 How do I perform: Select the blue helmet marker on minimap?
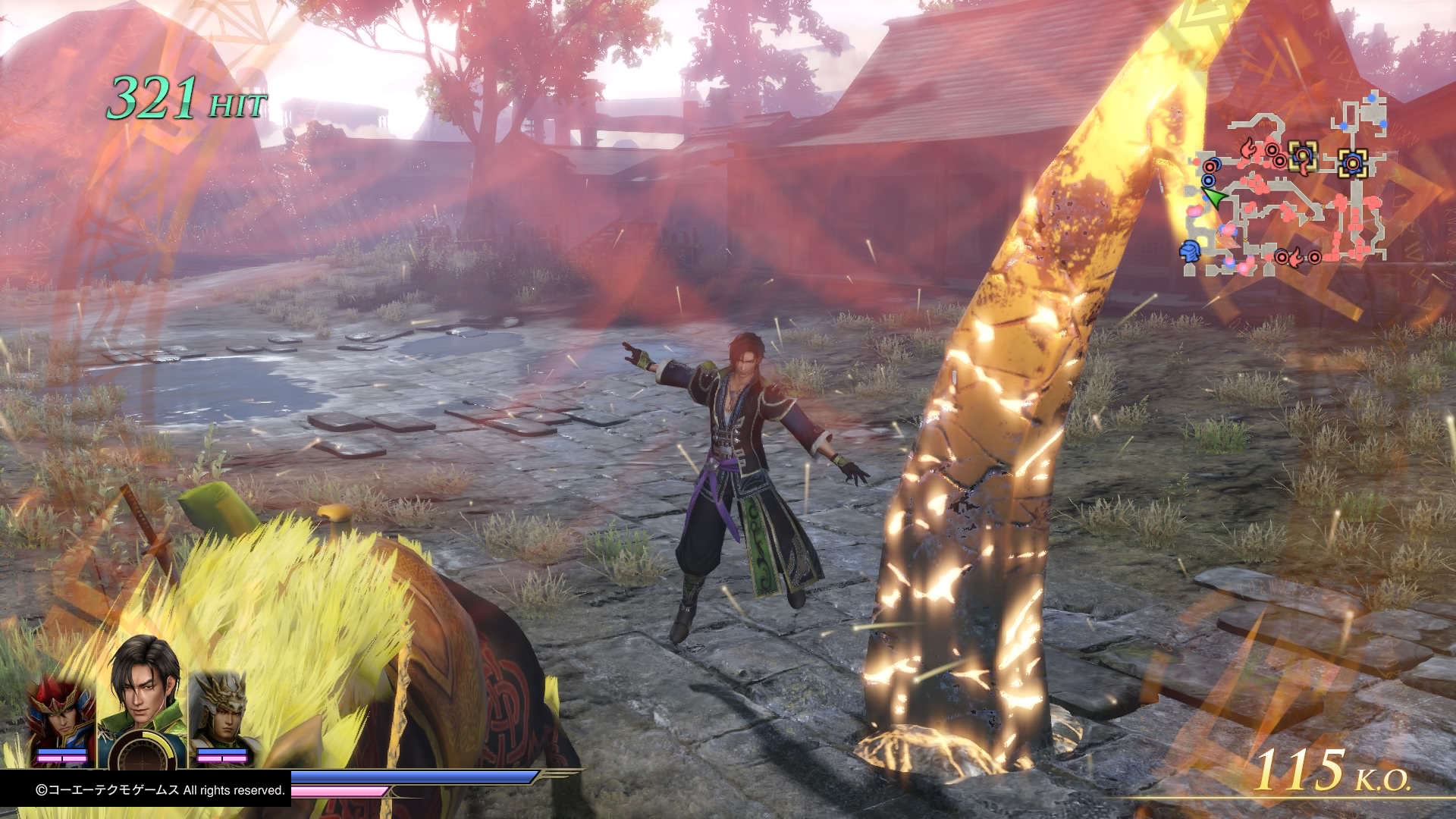coord(1188,249)
